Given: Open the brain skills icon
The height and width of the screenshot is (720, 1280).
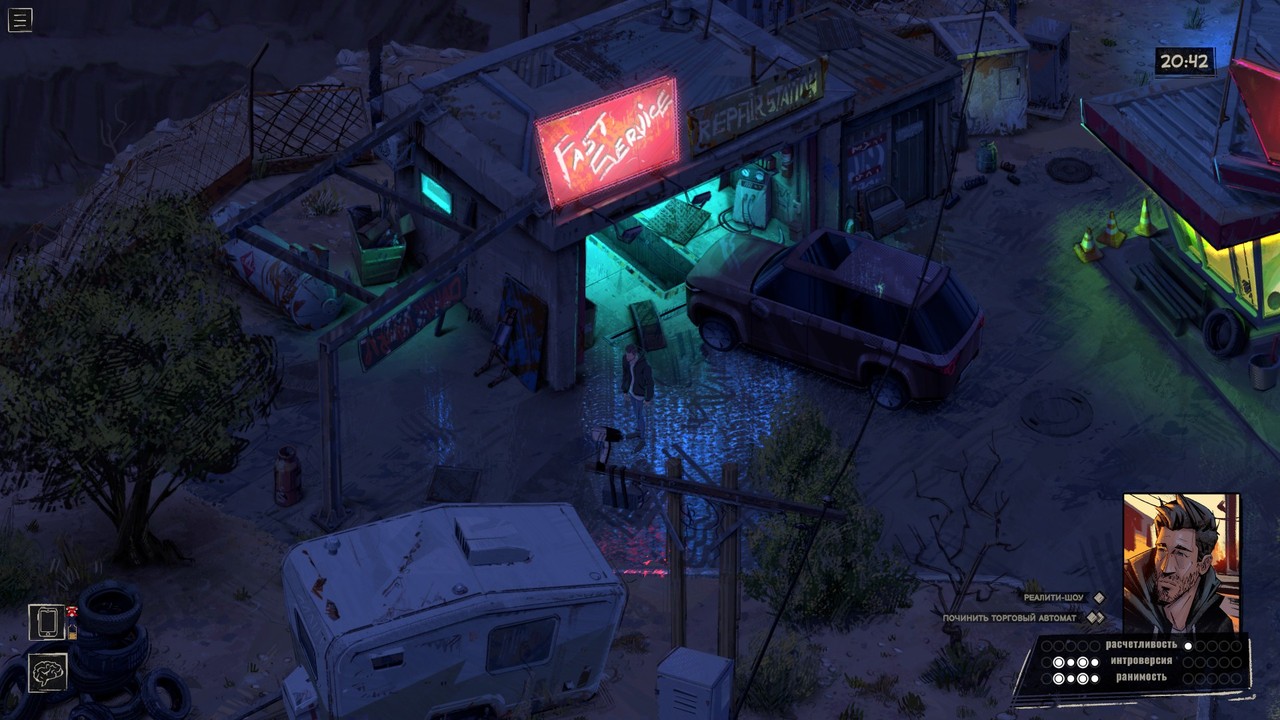Looking at the screenshot, I should [x=48, y=672].
